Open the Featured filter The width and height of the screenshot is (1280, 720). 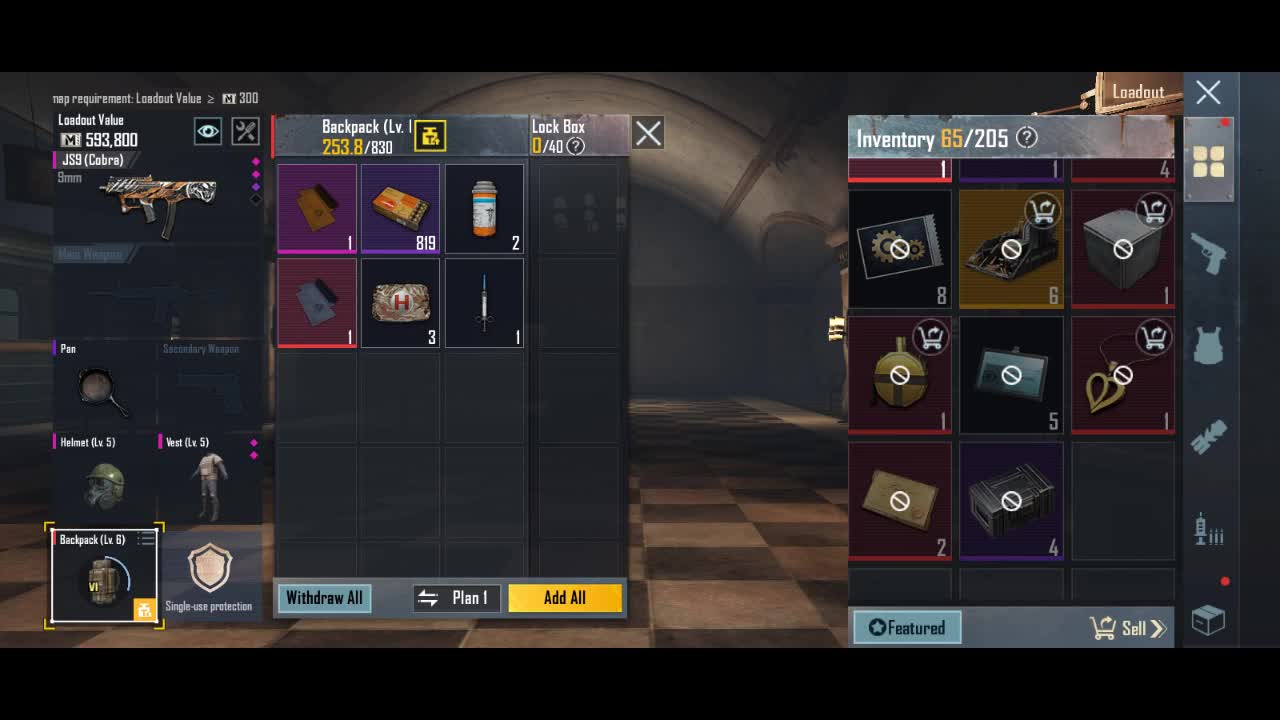[x=907, y=628]
